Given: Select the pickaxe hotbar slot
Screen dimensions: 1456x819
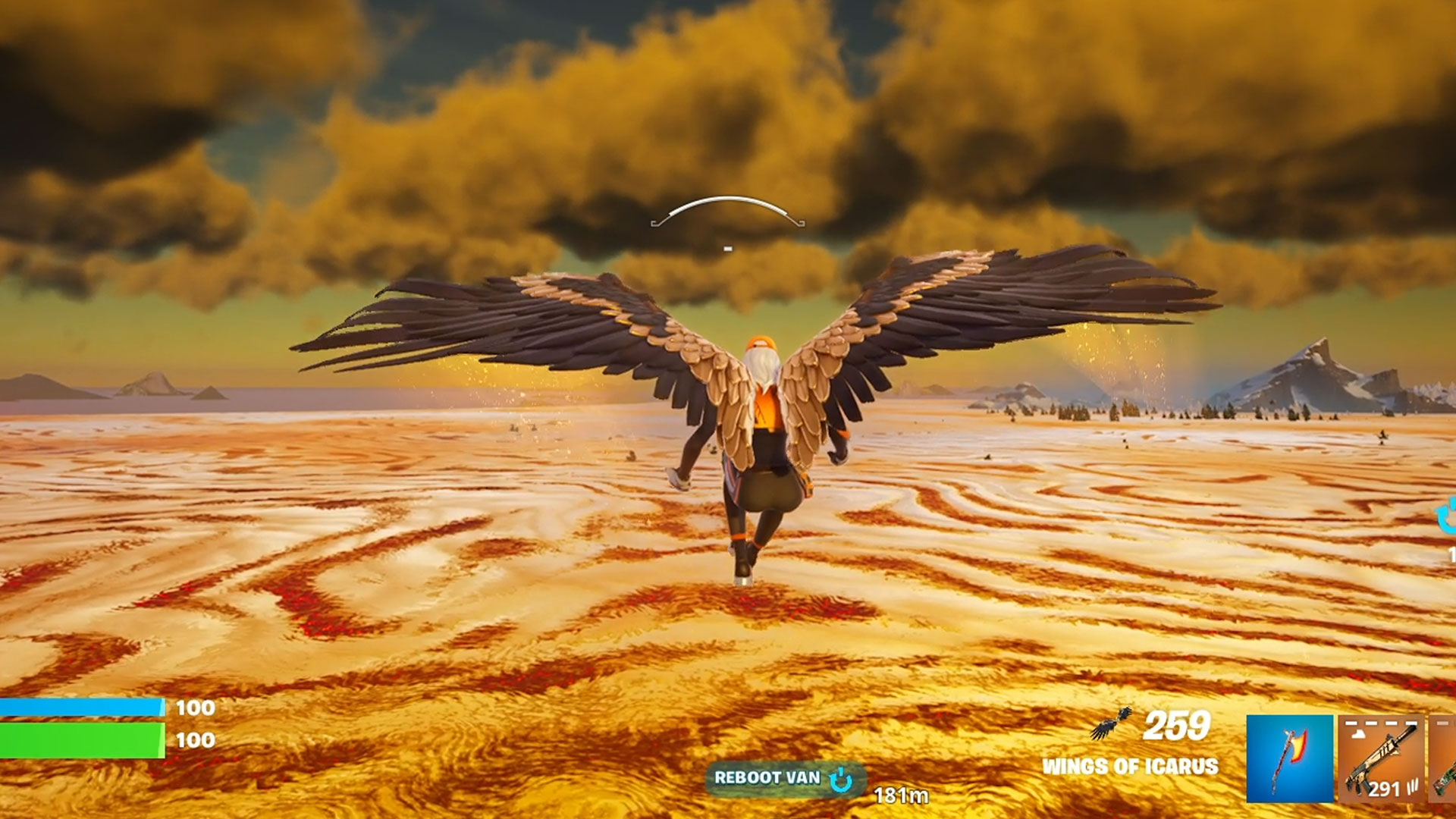Looking at the screenshot, I should [1289, 758].
